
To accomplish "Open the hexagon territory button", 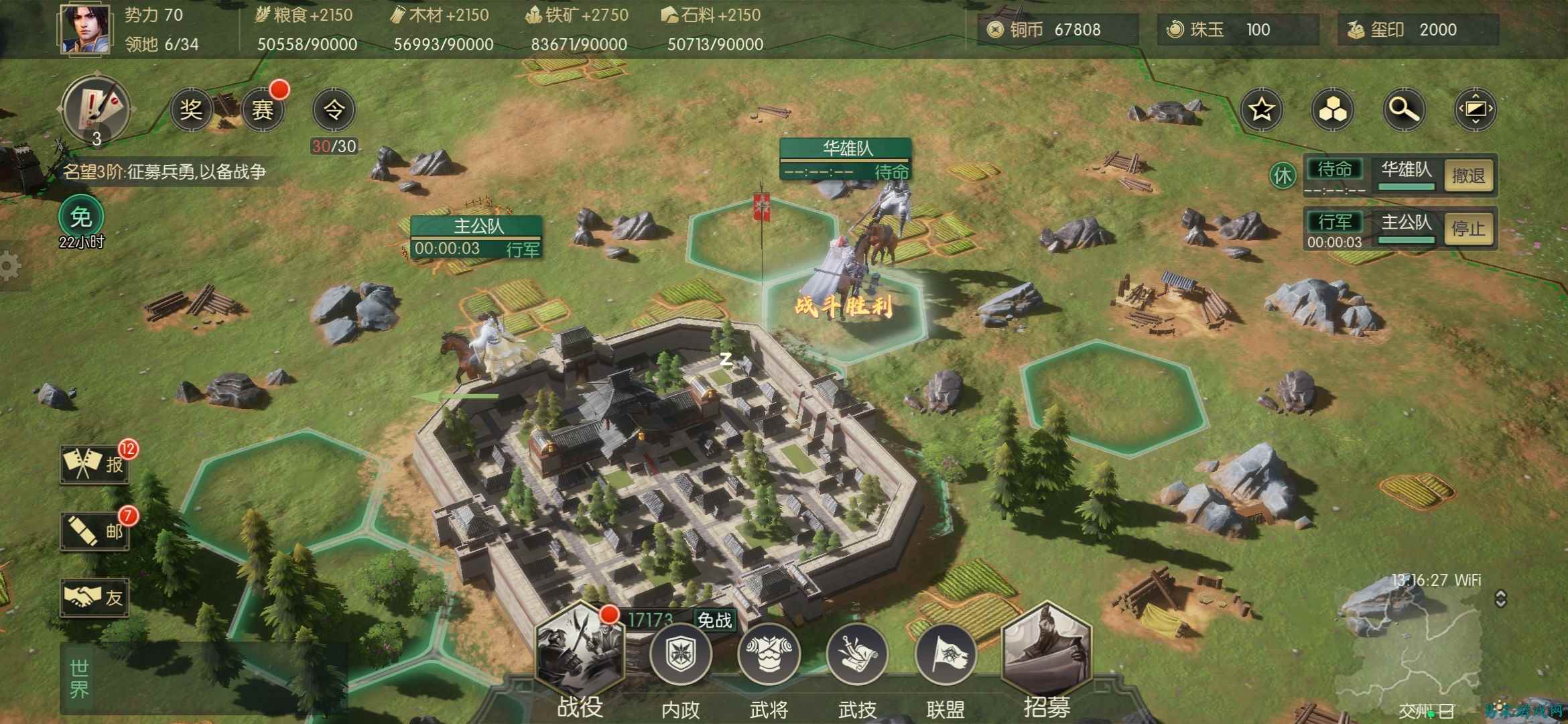I will tap(1332, 109).
